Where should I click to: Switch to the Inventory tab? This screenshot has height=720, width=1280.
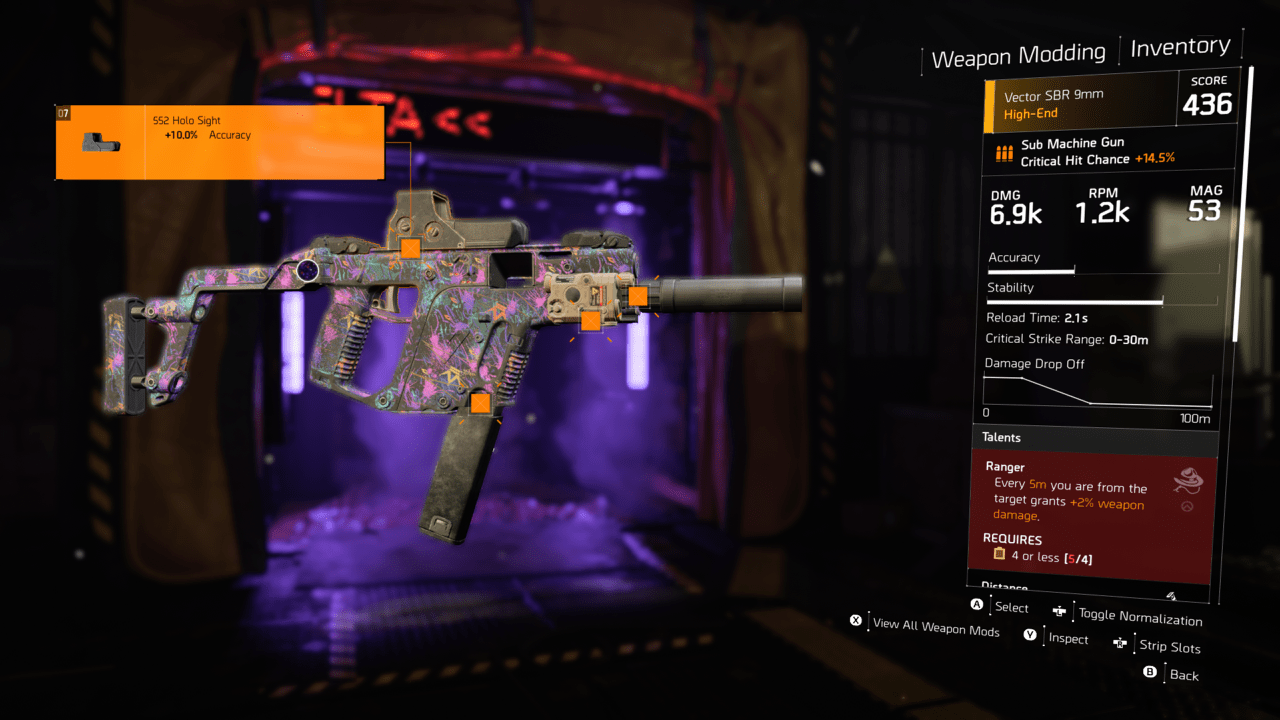click(1181, 46)
